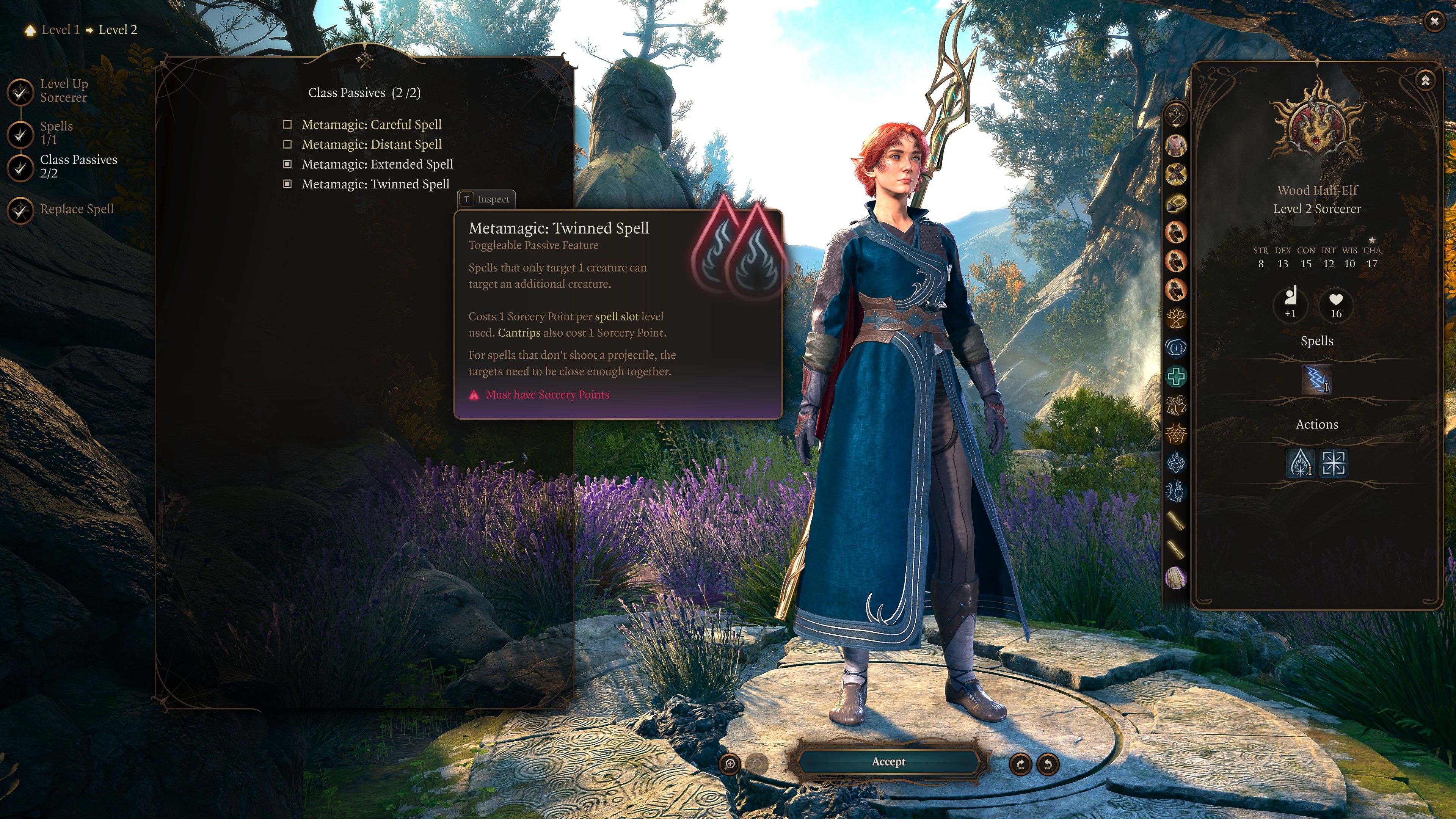Rotate the character counterclockwise
Viewport: 1456px width, 819px height.
1047,764
